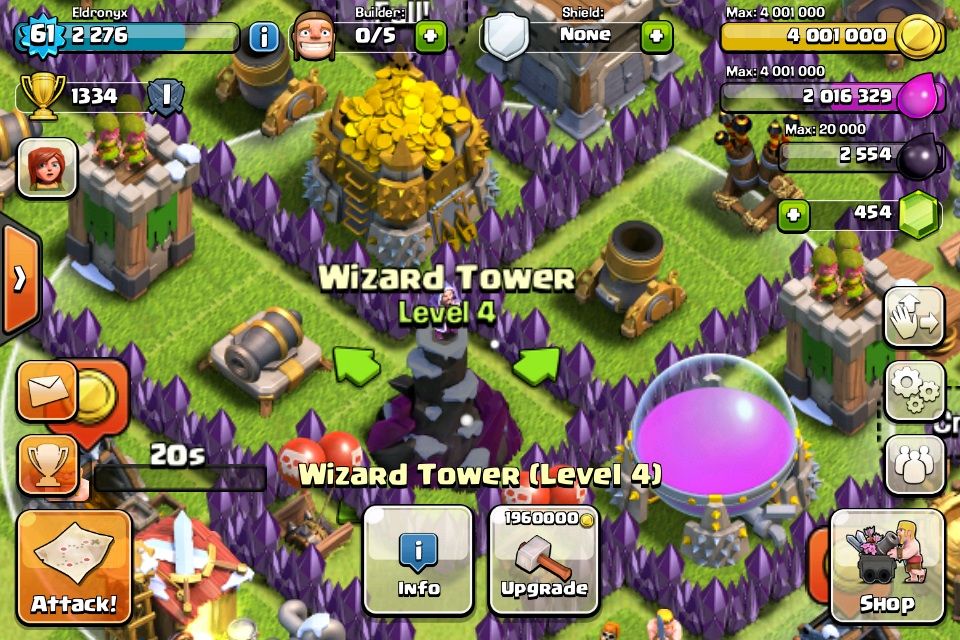Image resolution: width=960 pixels, height=640 pixels.
Task: Toggle the hand-arrow layout edit mode
Action: (914, 317)
